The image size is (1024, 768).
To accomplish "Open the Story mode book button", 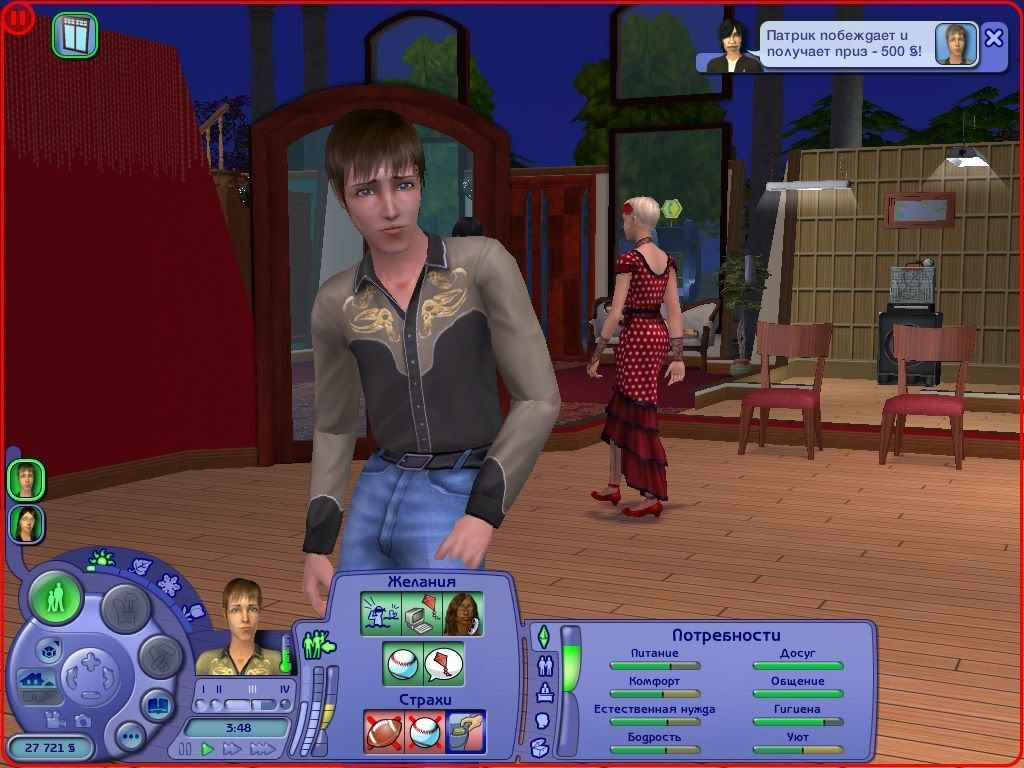I will click(x=157, y=704).
